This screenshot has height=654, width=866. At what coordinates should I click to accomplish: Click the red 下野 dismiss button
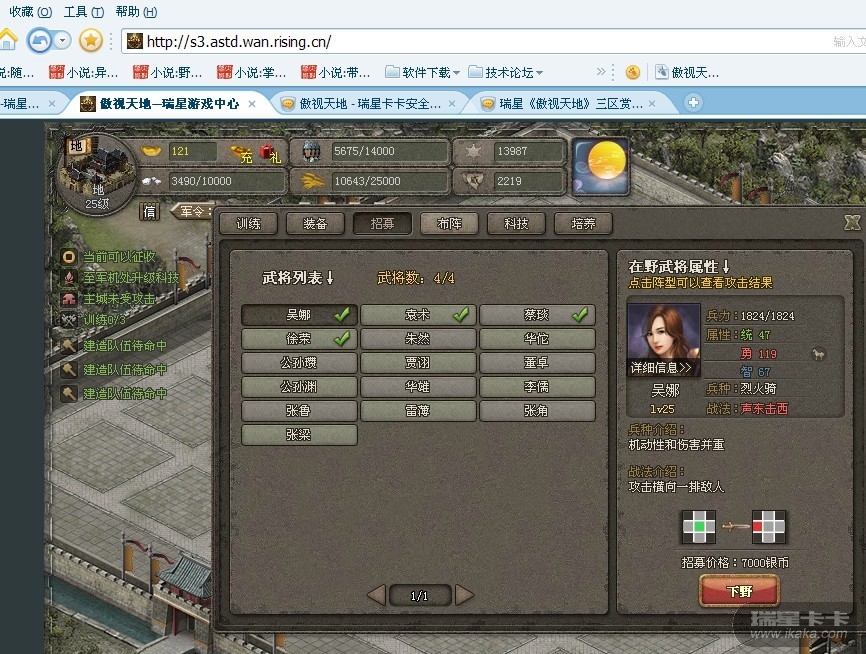[x=739, y=591]
